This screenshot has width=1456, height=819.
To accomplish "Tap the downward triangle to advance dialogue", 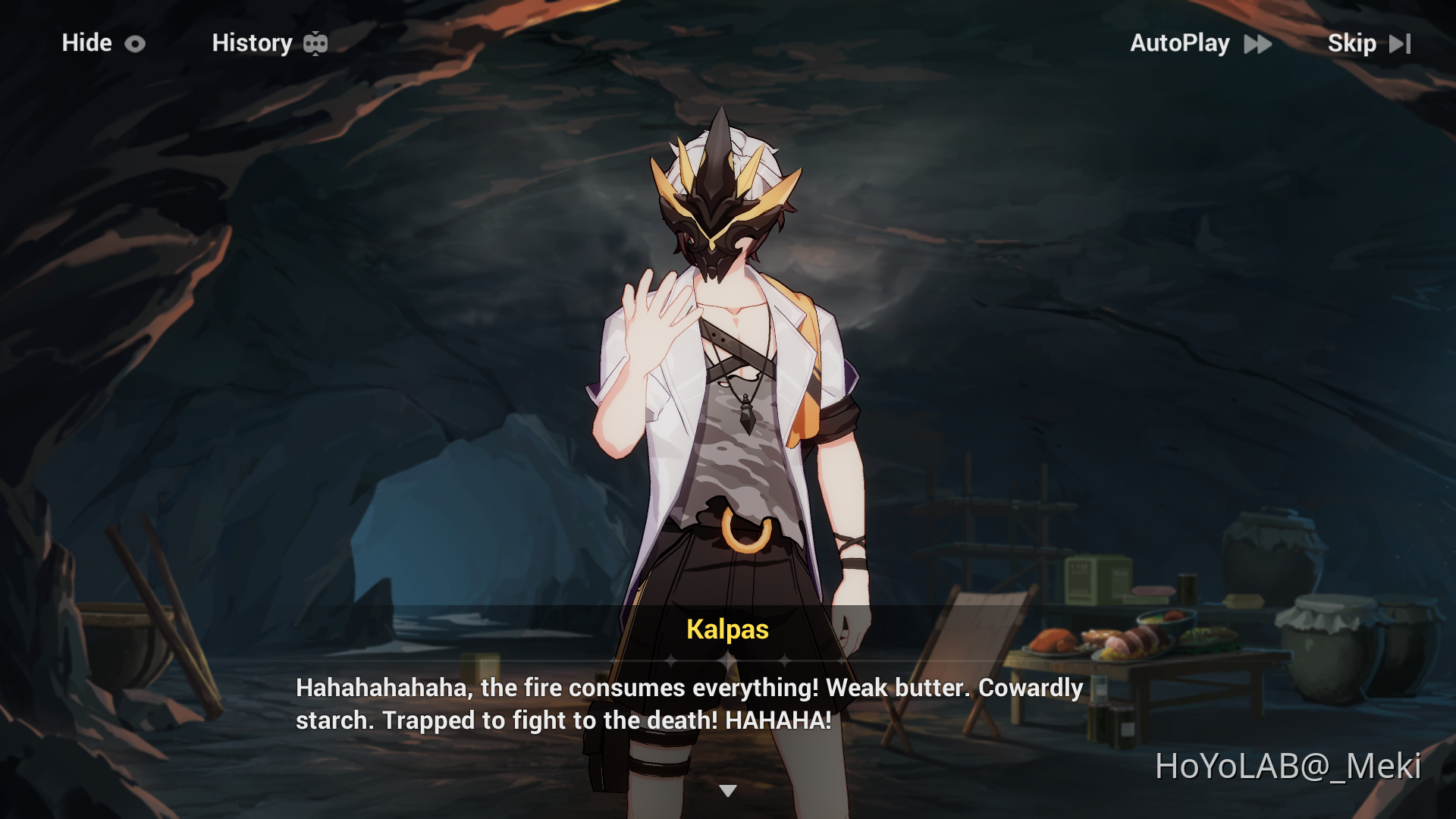I will [x=730, y=789].
